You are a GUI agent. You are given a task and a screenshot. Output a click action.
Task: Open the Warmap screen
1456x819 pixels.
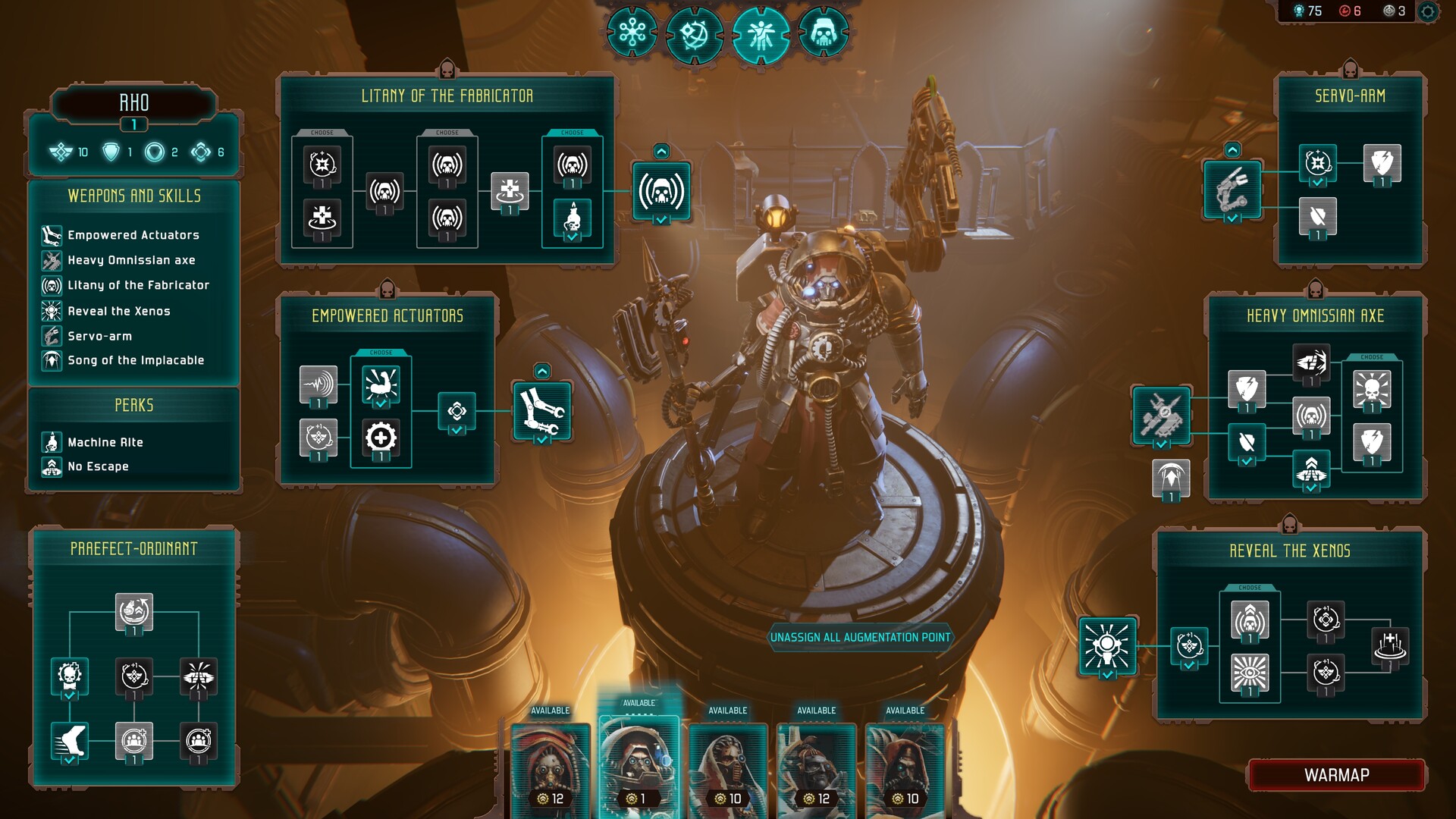[x=1336, y=775]
